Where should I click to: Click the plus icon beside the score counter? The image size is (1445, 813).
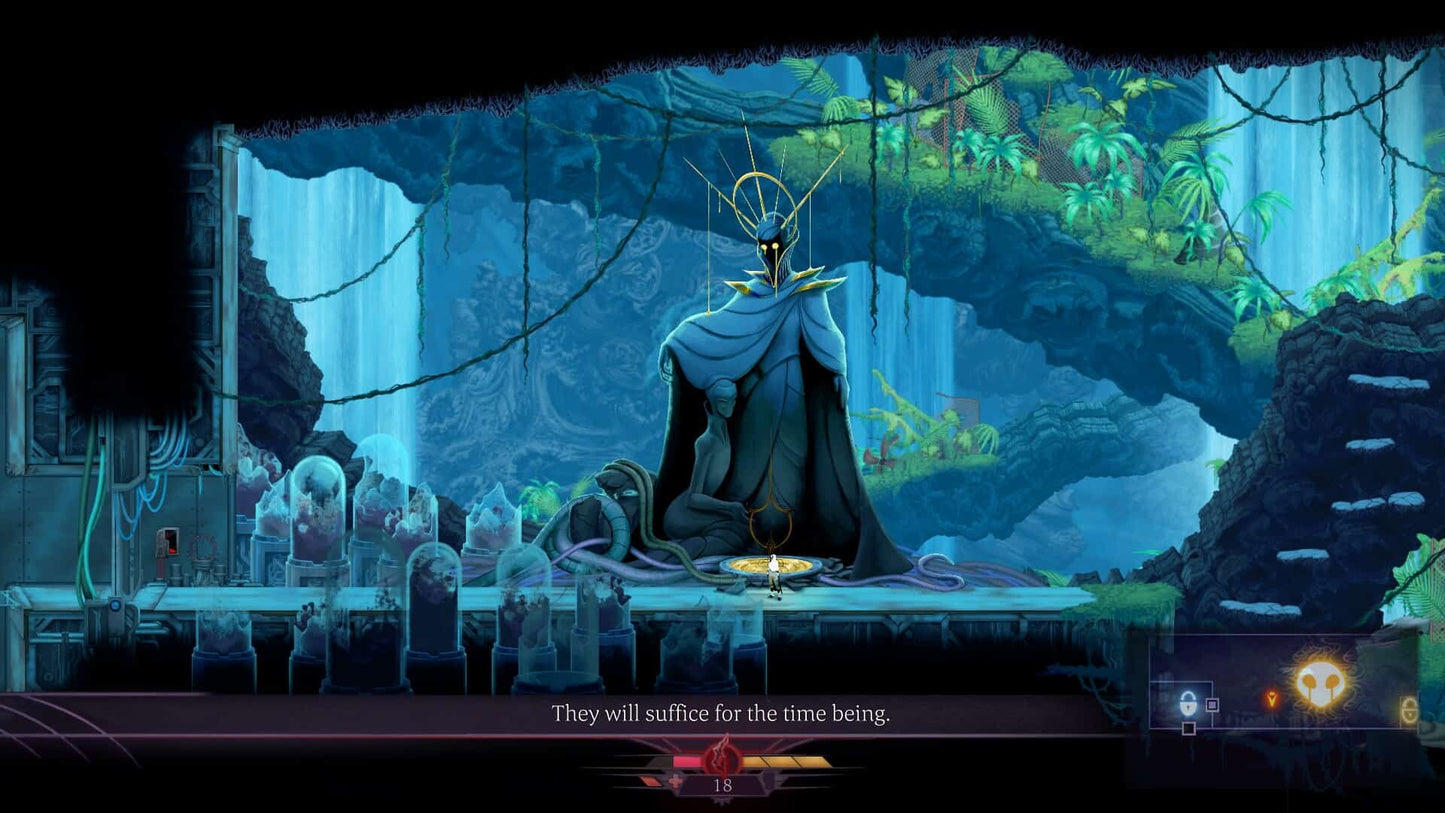pos(675,781)
